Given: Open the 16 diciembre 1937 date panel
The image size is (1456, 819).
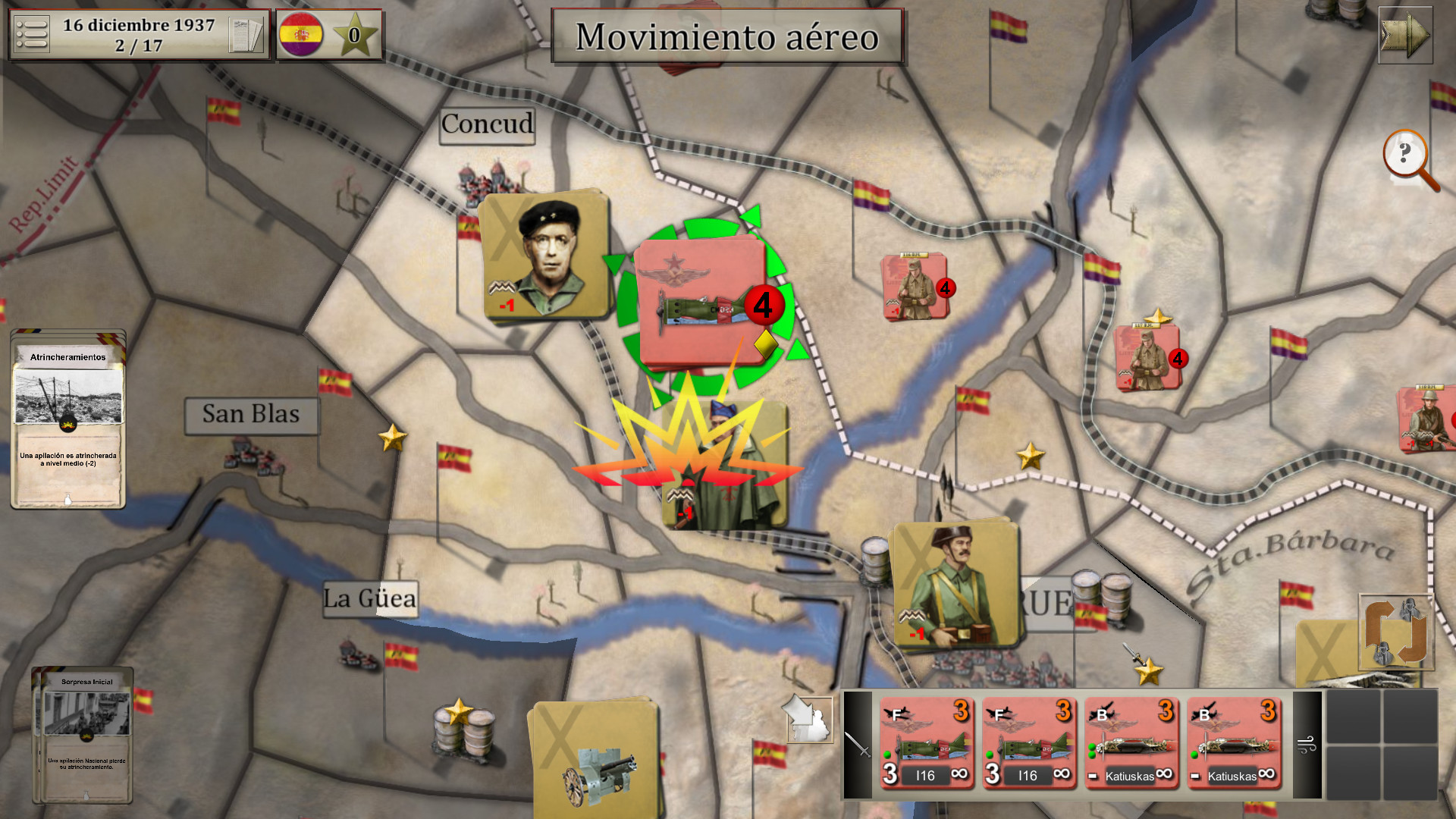Looking at the screenshot, I should tap(138, 24).
